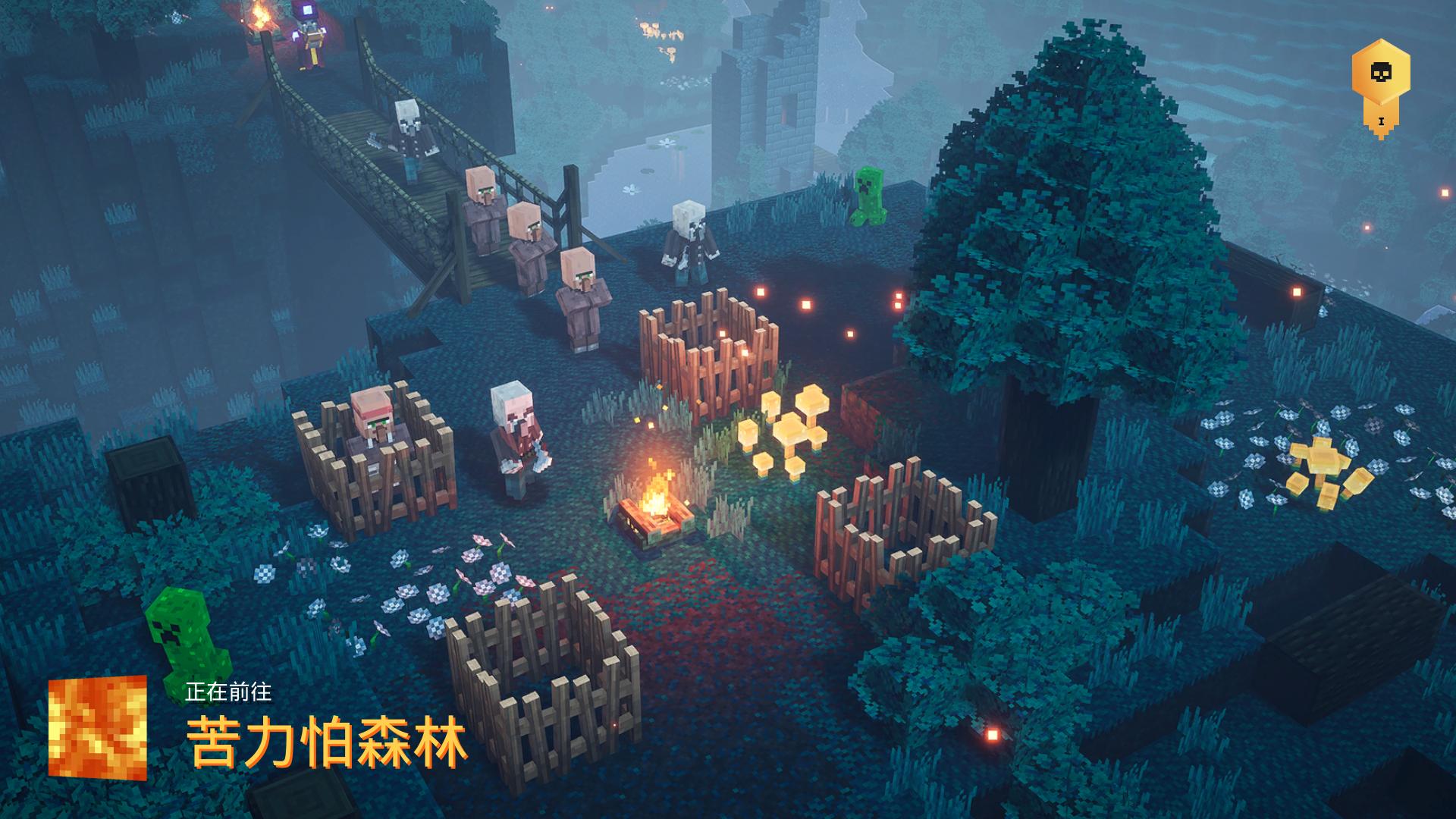Select the tall dark pine tree
The width and height of the screenshot is (1456, 819).
coord(1054,227)
